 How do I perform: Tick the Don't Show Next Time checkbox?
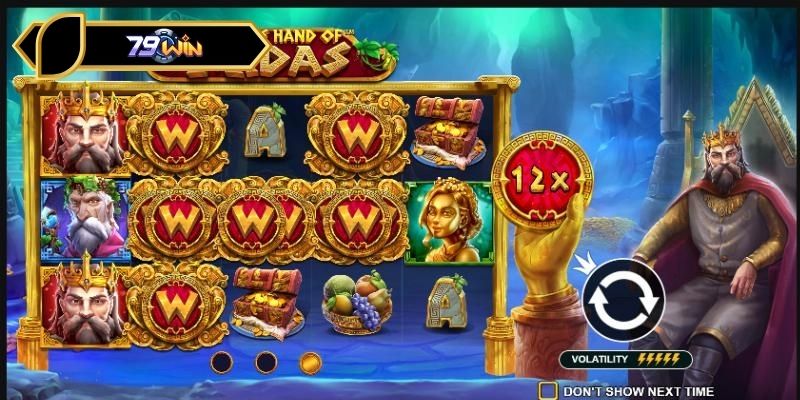coord(548,390)
